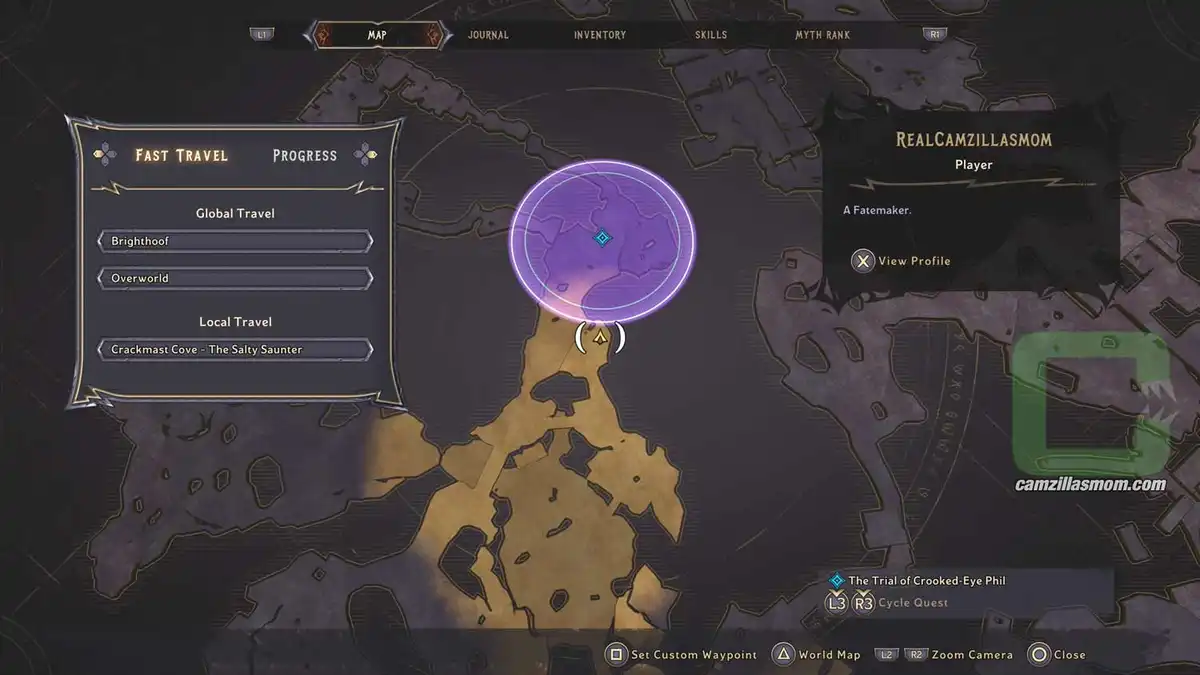Switch to the Progress panel tab
The image size is (1200, 675).
[x=304, y=156]
